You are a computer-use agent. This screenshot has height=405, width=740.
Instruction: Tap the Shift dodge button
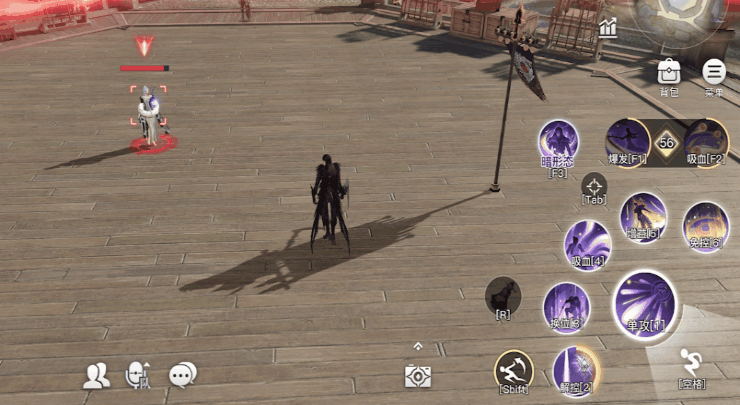[x=514, y=369]
